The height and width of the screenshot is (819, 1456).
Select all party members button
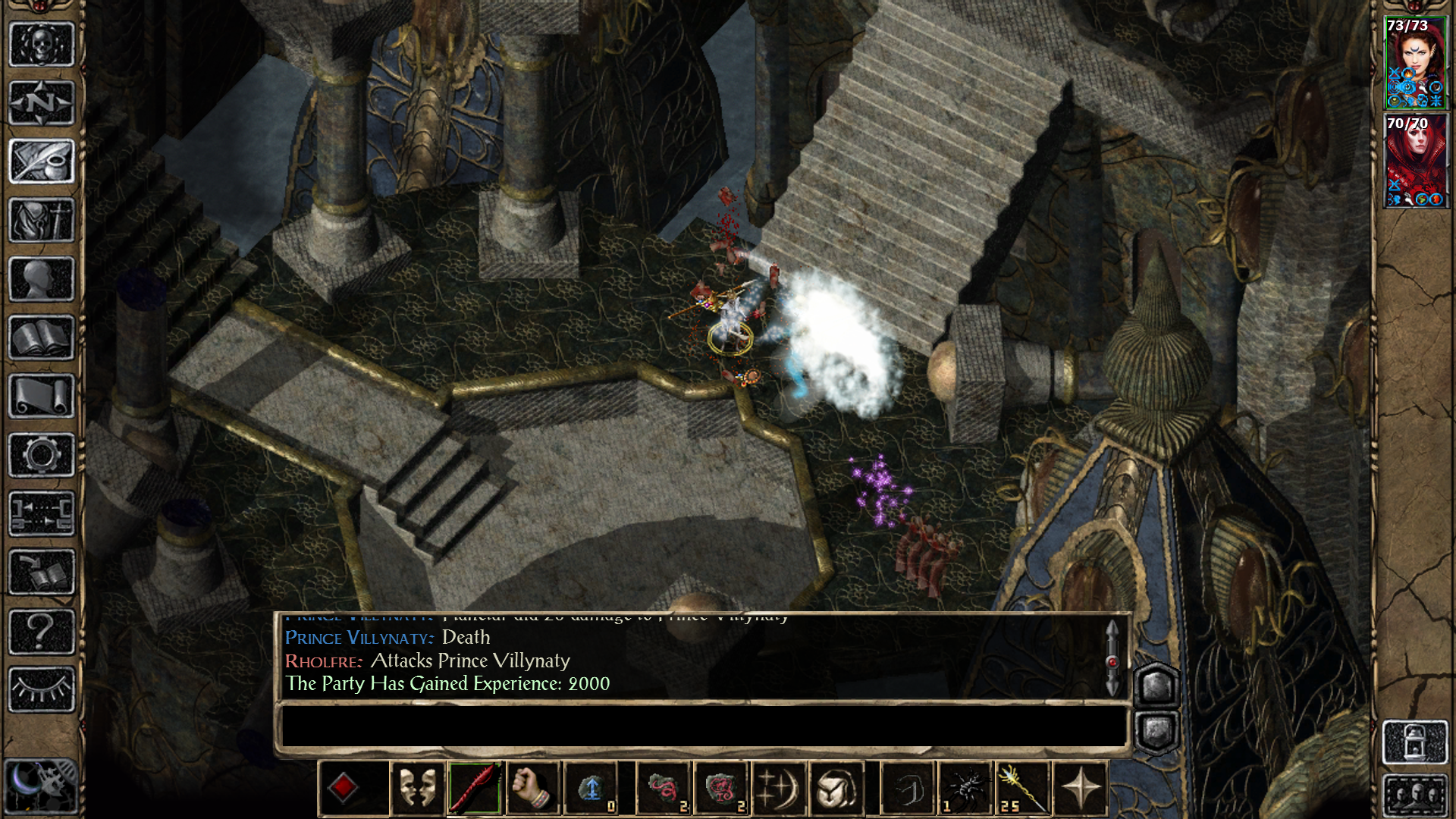coord(1415,796)
